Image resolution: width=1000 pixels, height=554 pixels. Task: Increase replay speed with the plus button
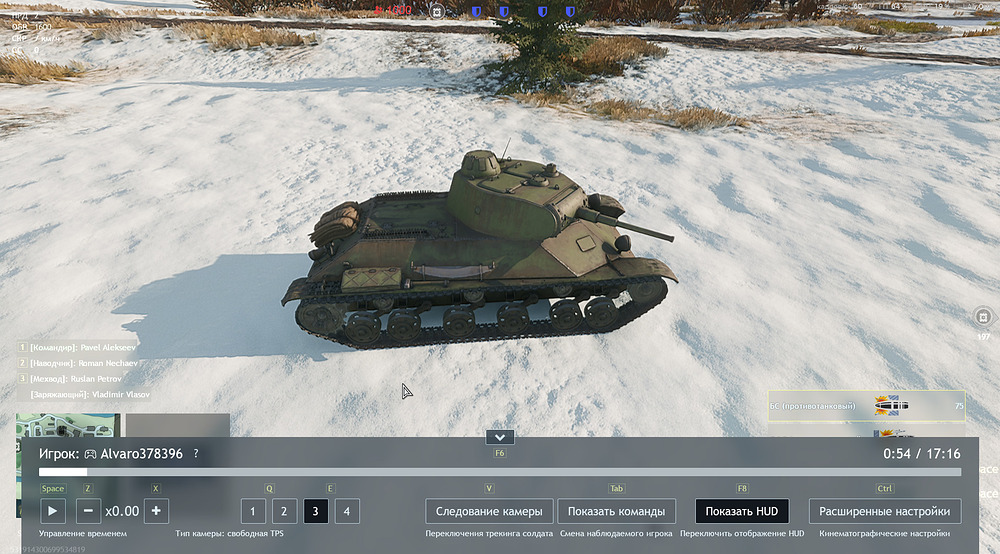[x=156, y=511]
